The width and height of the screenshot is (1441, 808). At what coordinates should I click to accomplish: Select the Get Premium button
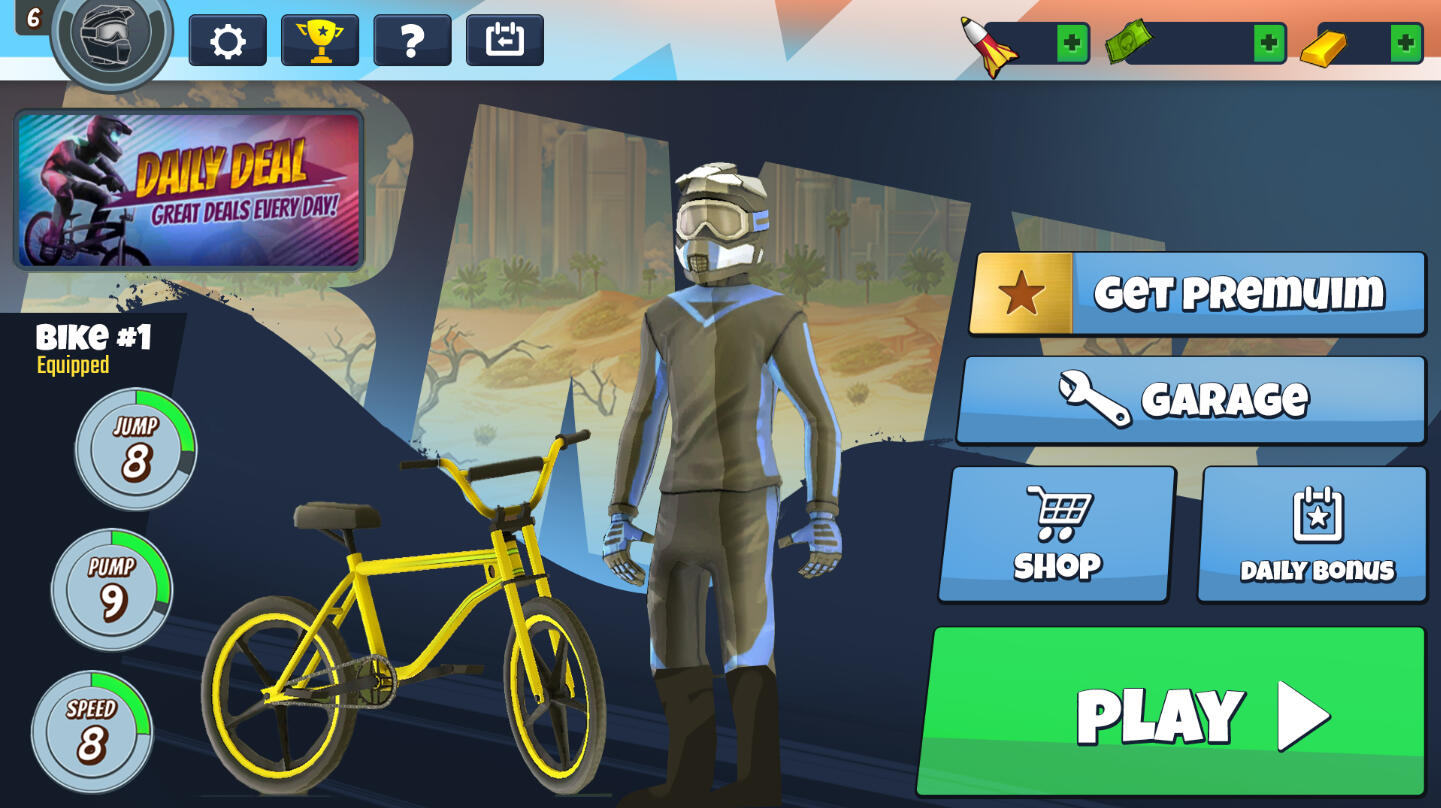(x=1198, y=294)
